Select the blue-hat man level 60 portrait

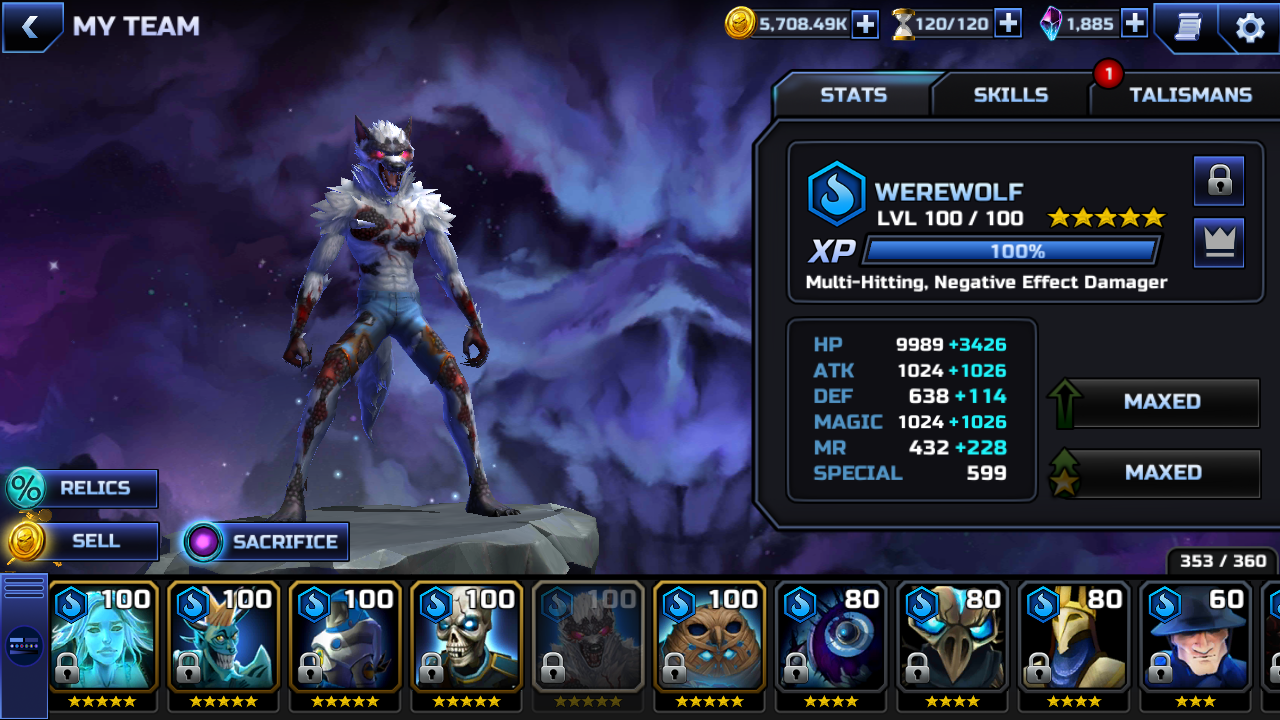(x=1196, y=637)
